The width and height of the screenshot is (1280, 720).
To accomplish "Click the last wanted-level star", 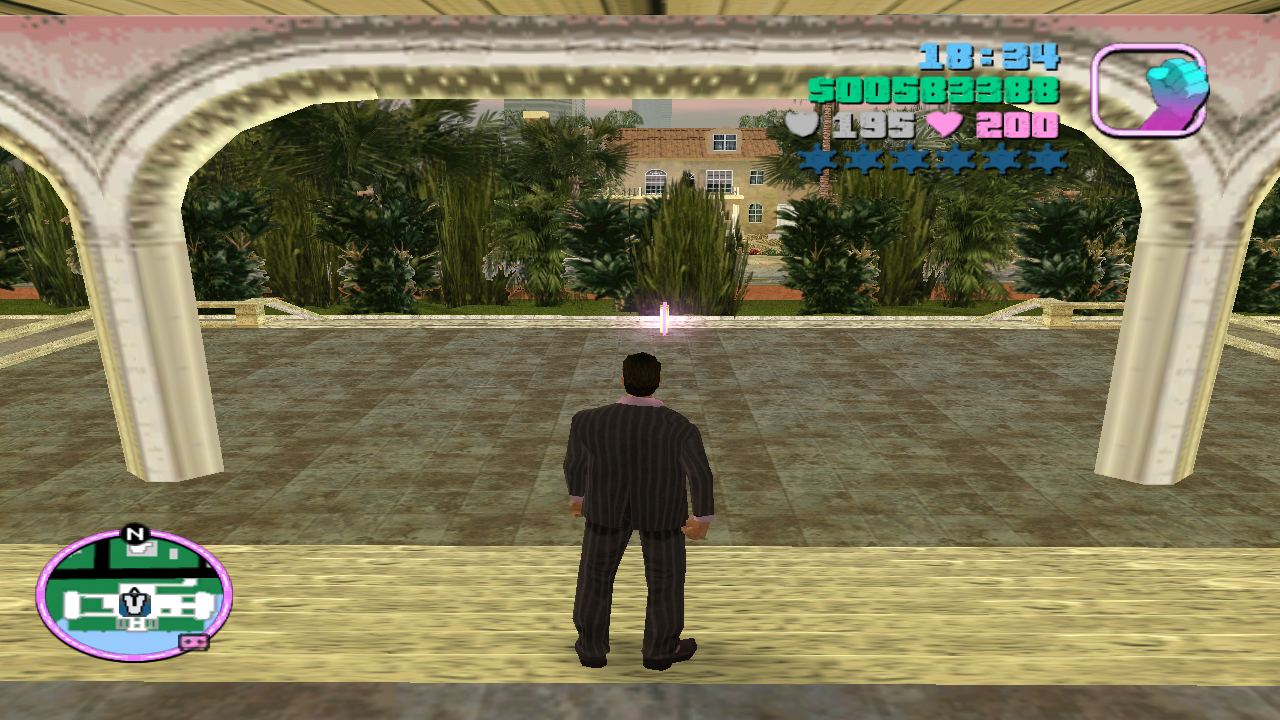I will click(1046, 160).
